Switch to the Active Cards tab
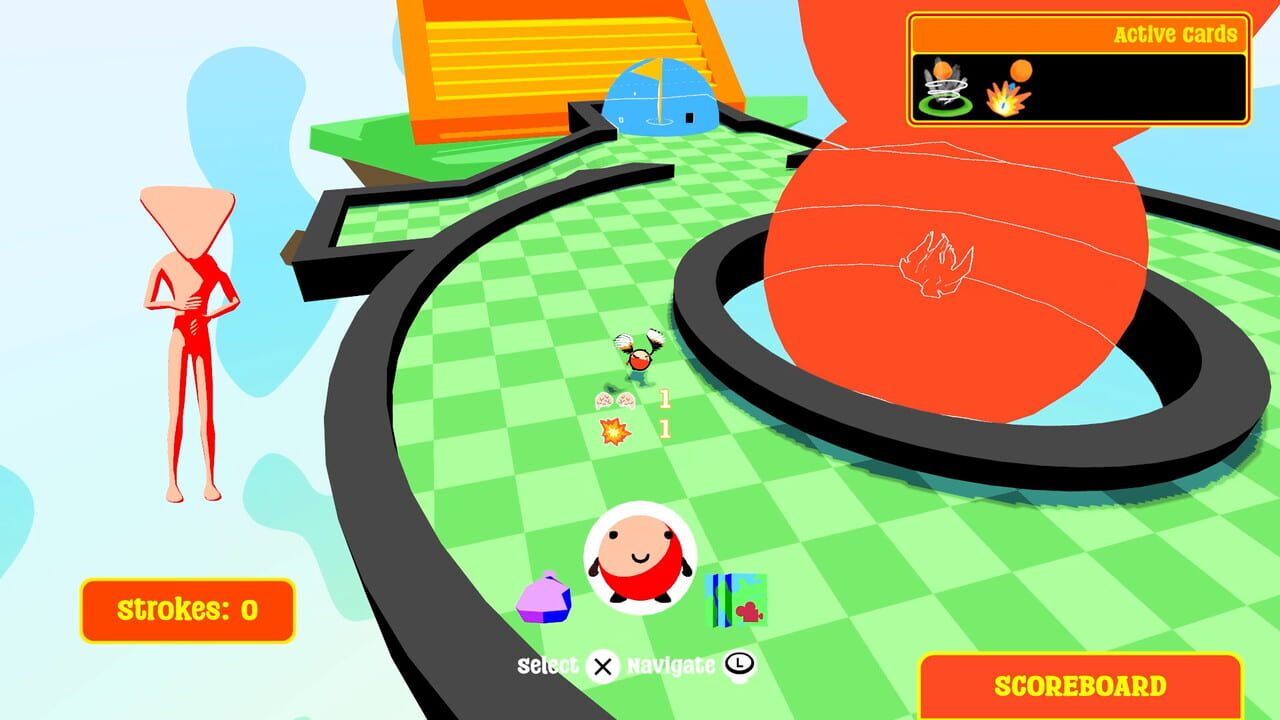The width and height of the screenshot is (1280, 720). coord(1172,33)
